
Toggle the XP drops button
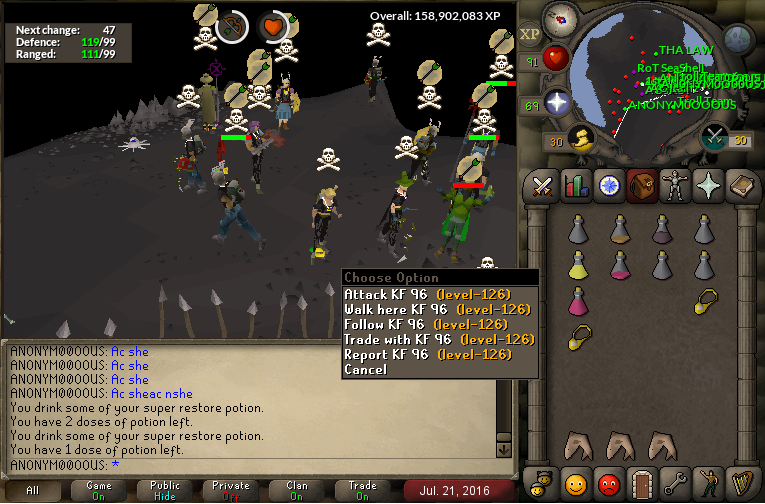tap(530, 33)
